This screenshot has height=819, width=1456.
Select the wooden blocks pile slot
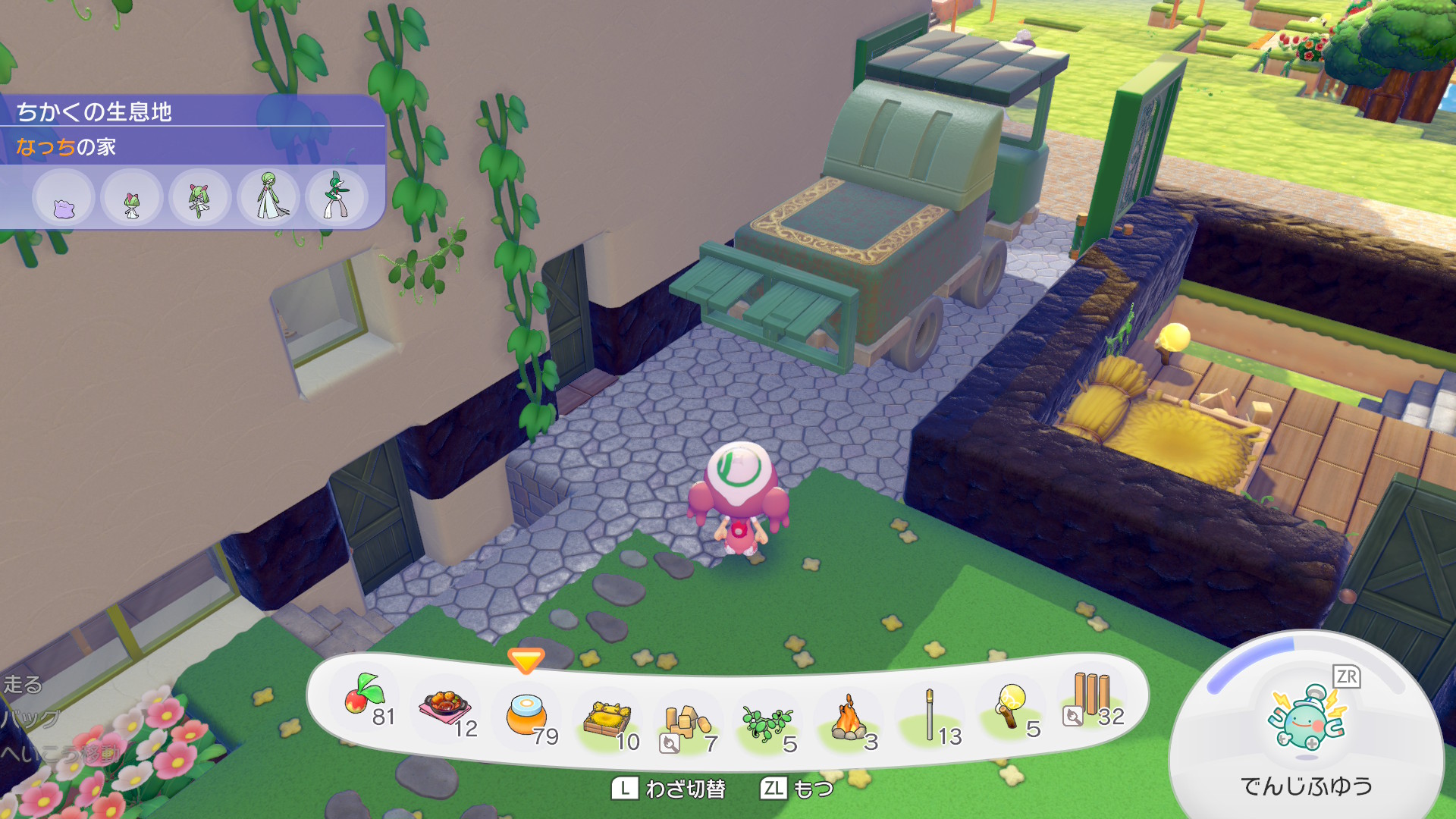click(x=687, y=722)
